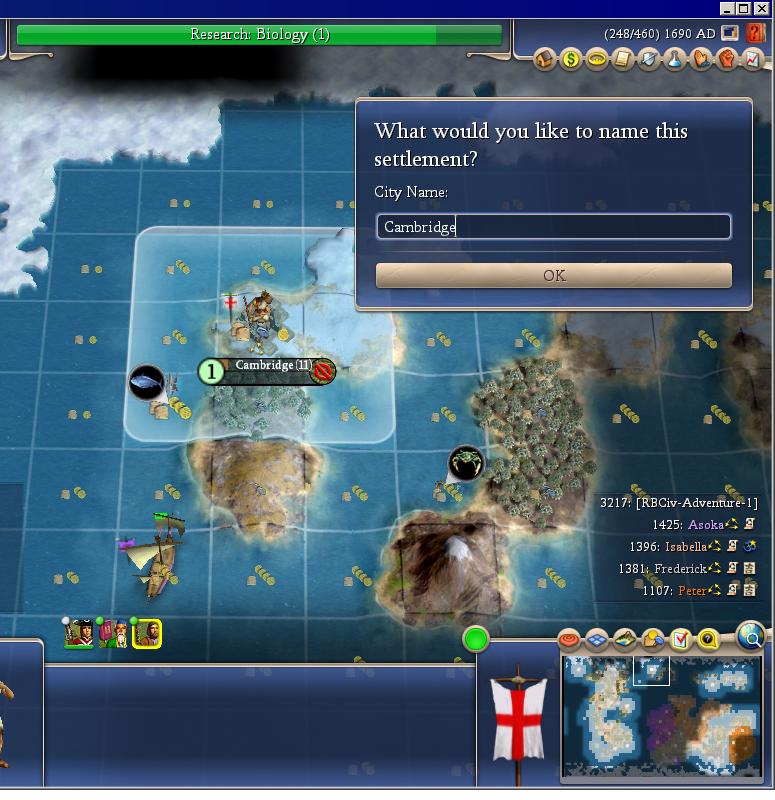The width and height of the screenshot is (775, 800).
Task: Open the financial advisor dollar icon
Action: click(571, 60)
